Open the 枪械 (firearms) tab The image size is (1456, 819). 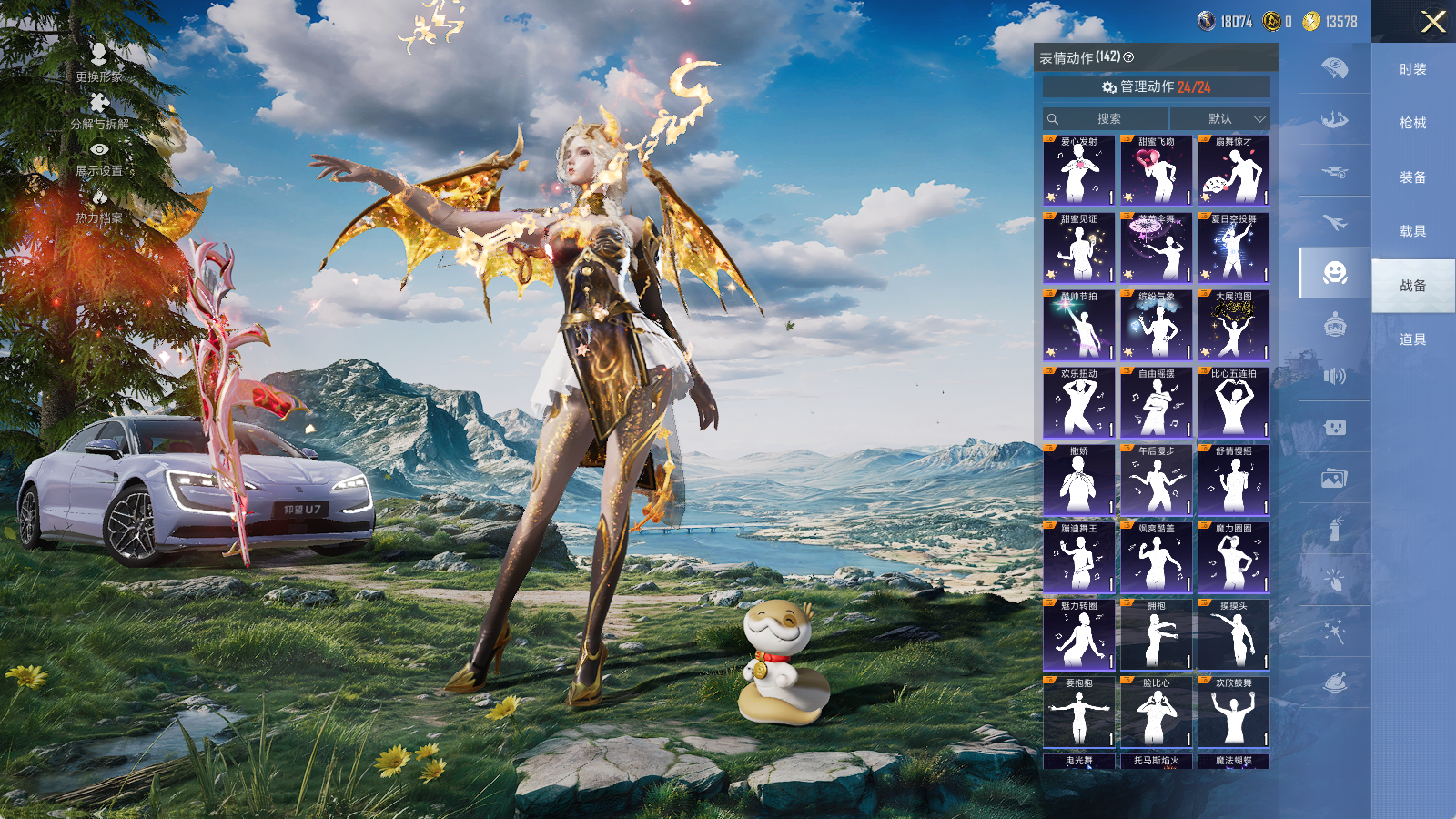(x=1412, y=123)
